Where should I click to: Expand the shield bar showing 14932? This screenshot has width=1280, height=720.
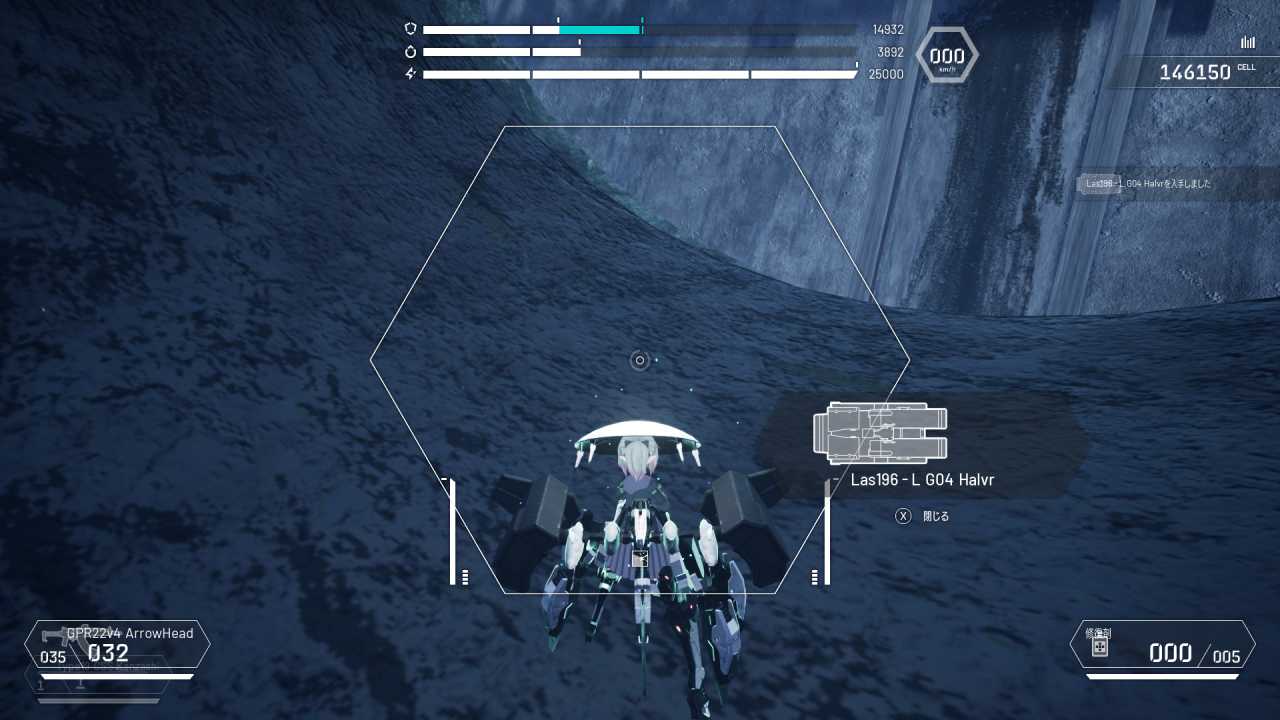click(x=640, y=29)
